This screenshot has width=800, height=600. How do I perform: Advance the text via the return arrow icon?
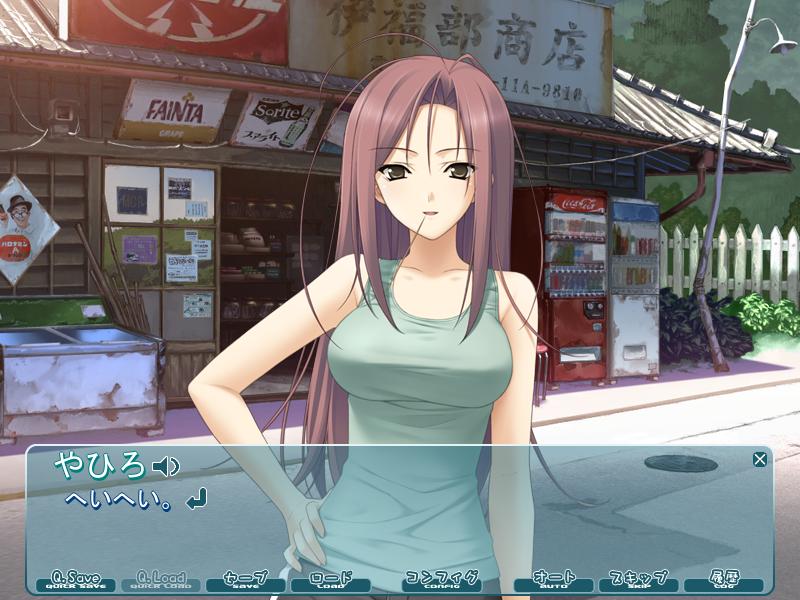point(197,497)
